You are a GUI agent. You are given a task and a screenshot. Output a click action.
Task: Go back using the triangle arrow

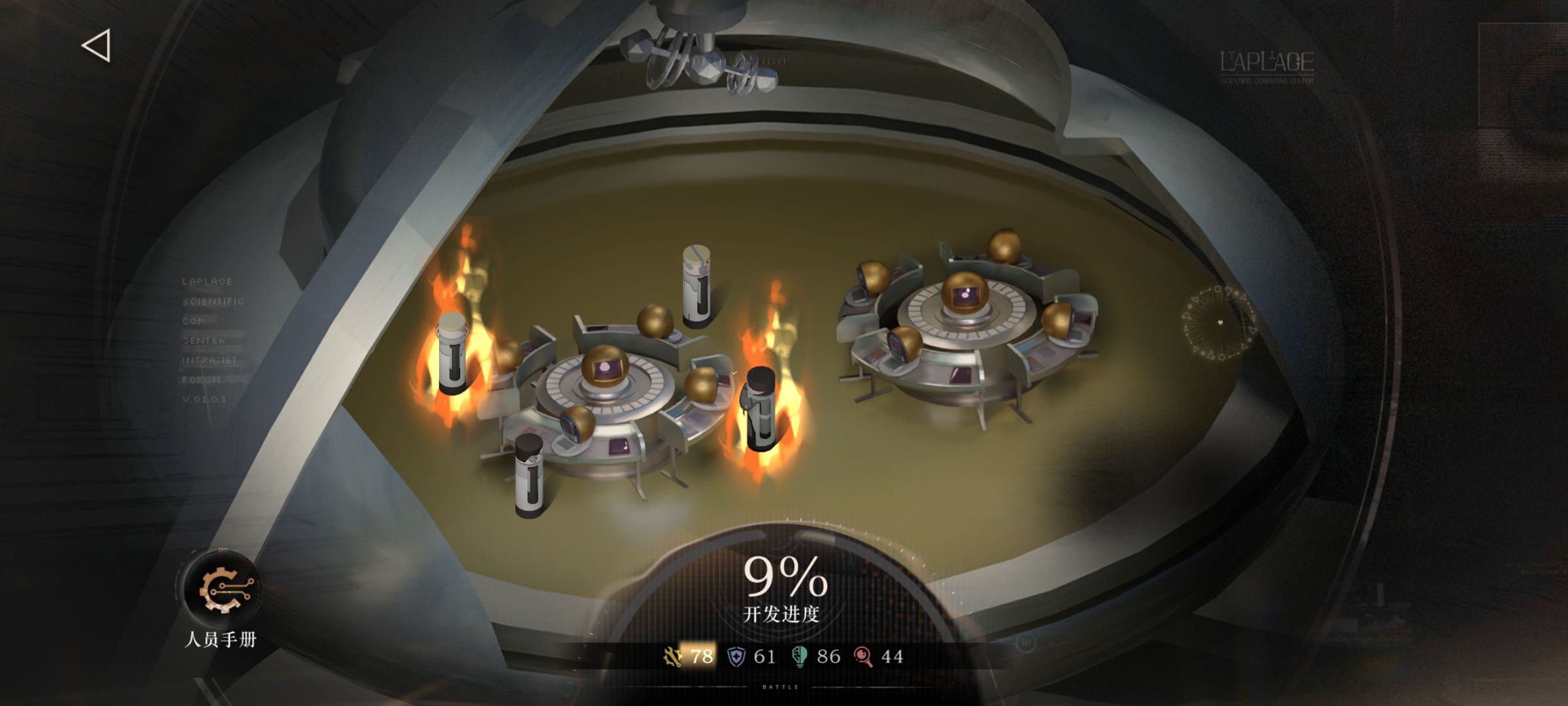click(x=97, y=46)
